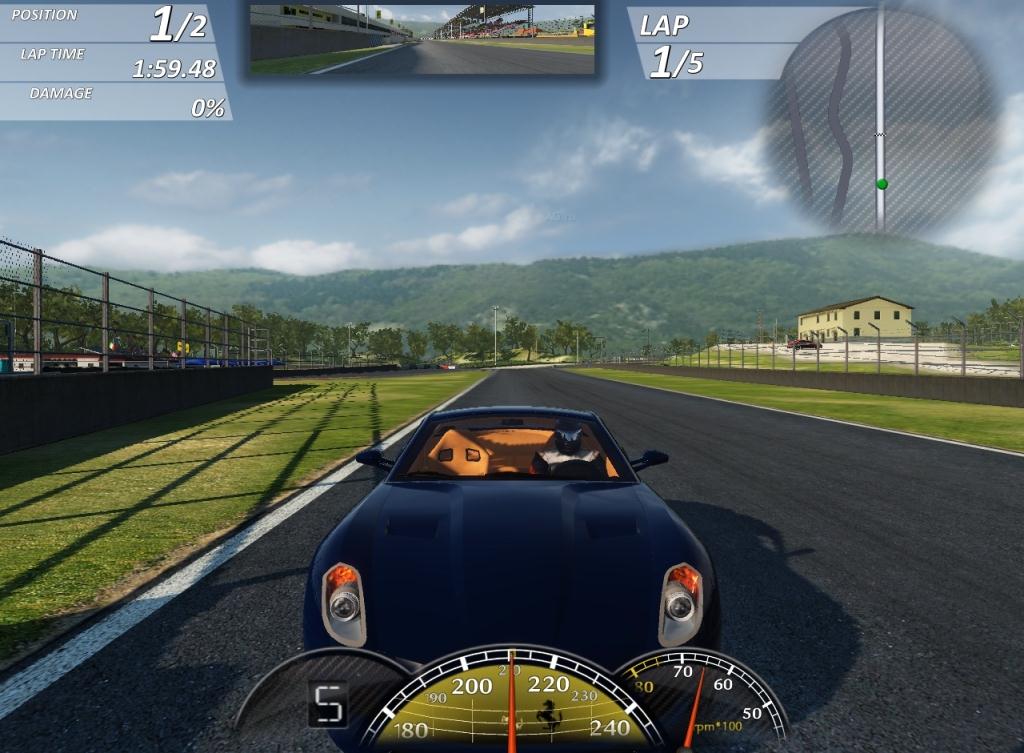Select the green player marker on the minimap
This screenshot has width=1024, height=753.
[x=881, y=184]
